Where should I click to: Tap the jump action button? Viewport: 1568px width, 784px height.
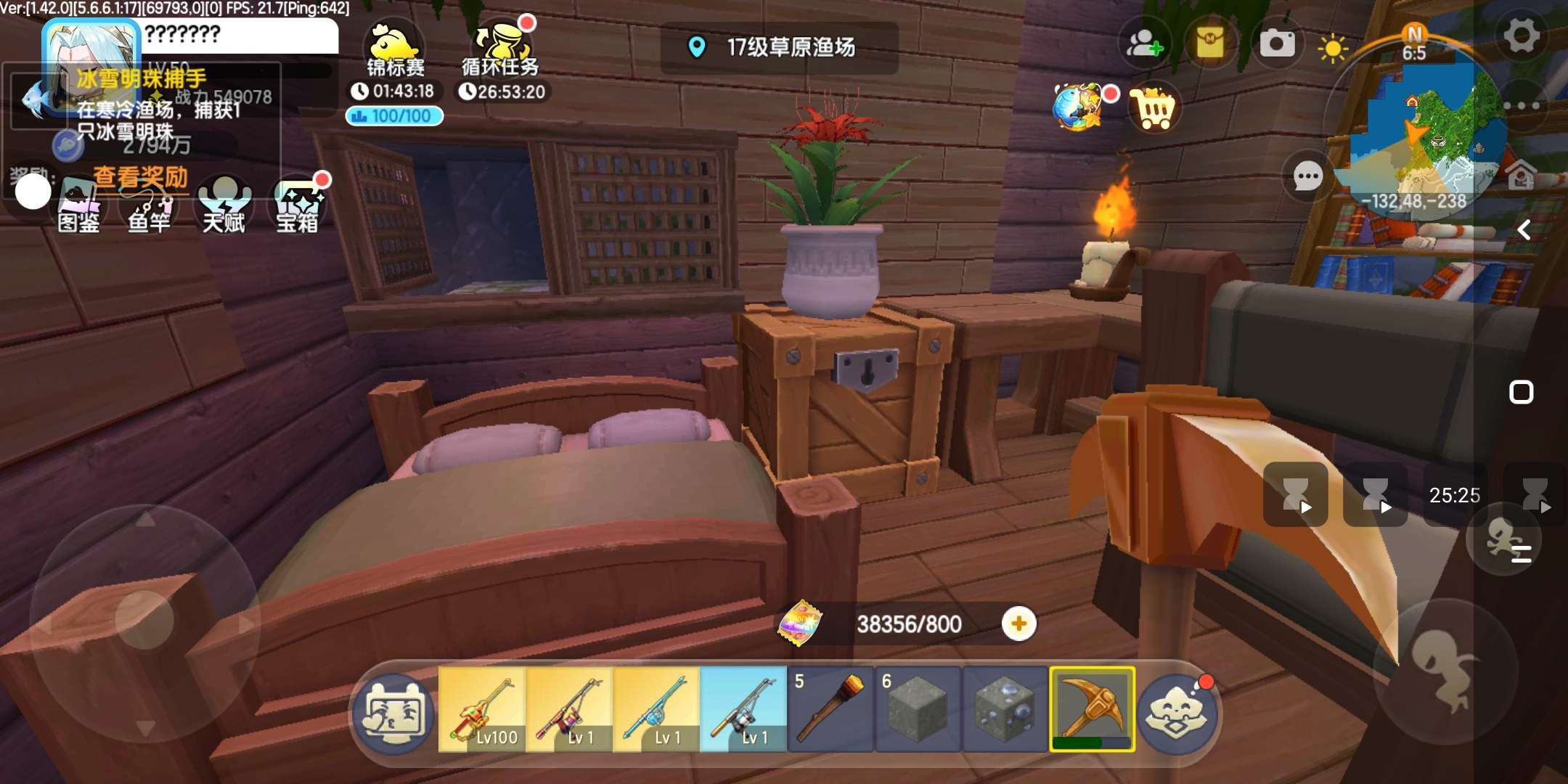(1446, 671)
